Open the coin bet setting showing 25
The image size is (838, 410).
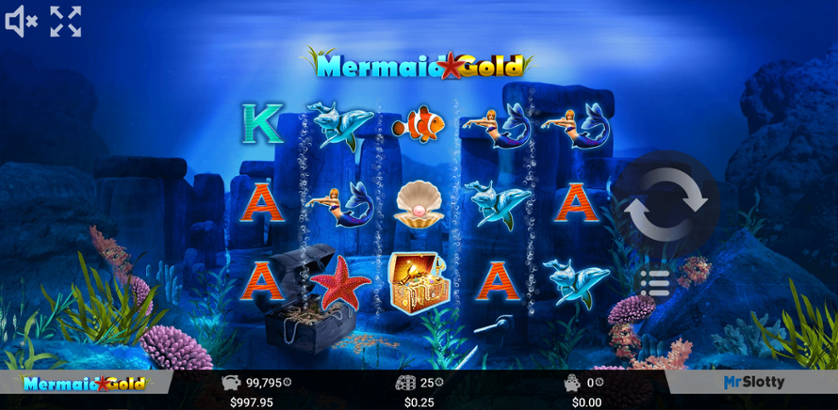pos(419,382)
